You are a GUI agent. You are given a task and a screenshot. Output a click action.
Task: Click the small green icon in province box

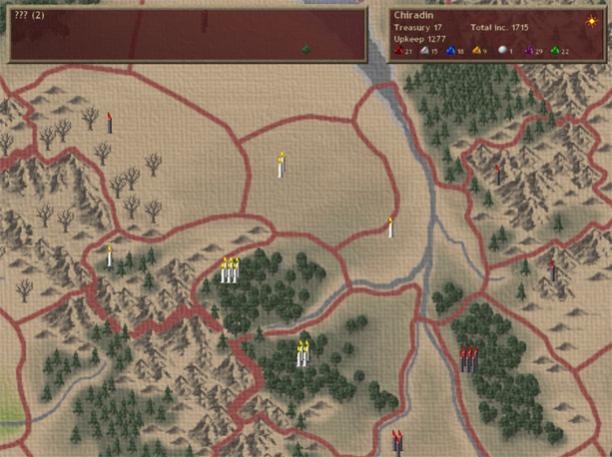point(307,48)
